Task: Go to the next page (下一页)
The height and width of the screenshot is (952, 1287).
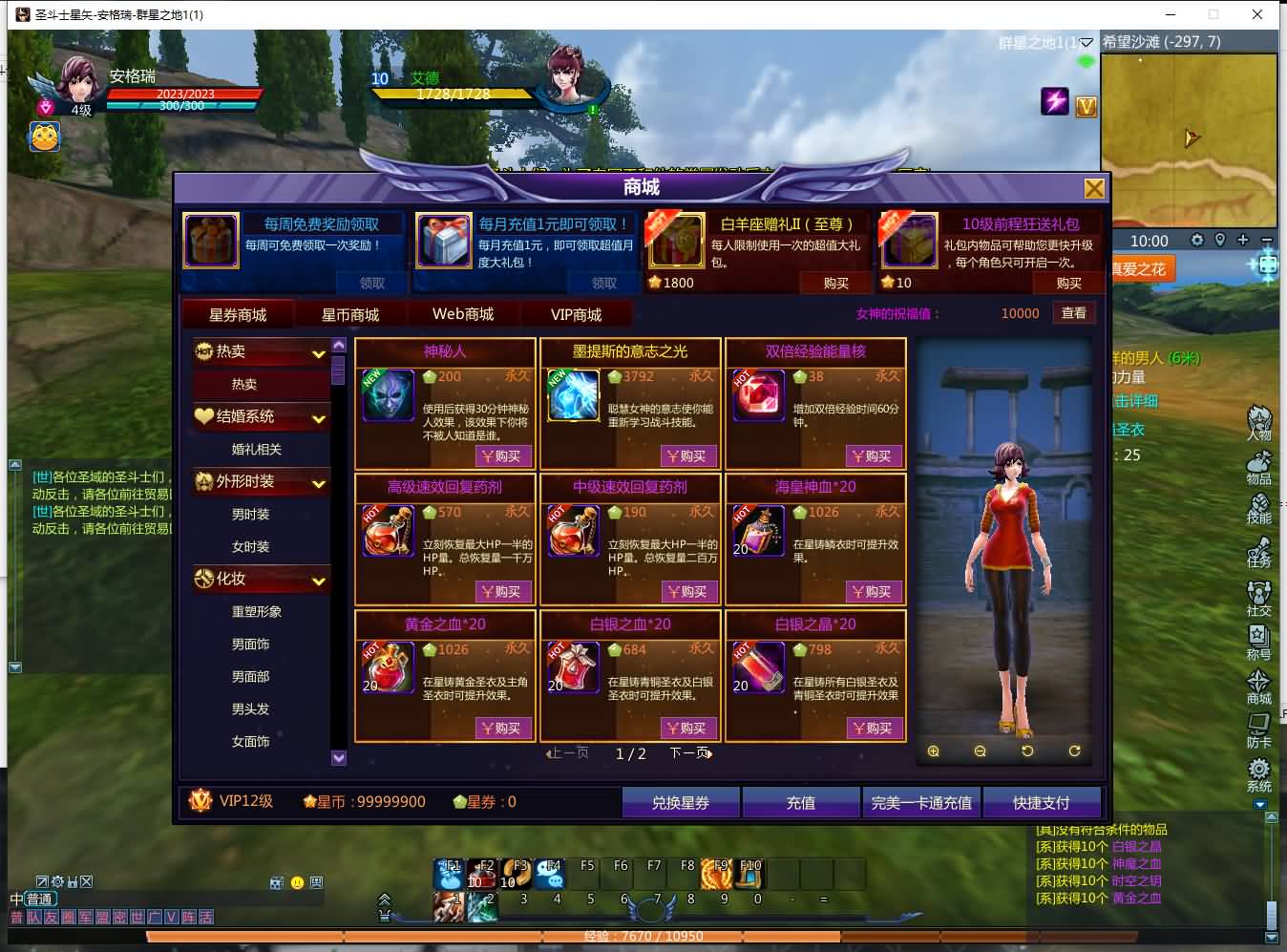Action: click(690, 753)
